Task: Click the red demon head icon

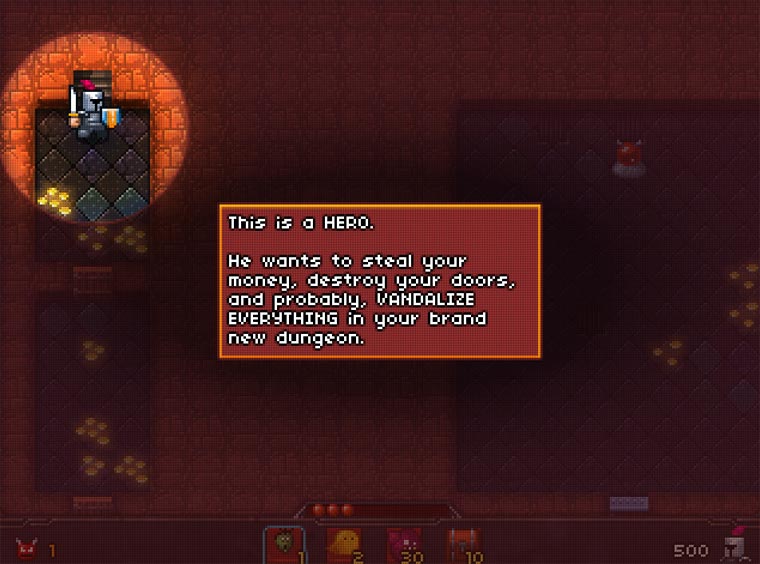Action: tap(25, 549)
